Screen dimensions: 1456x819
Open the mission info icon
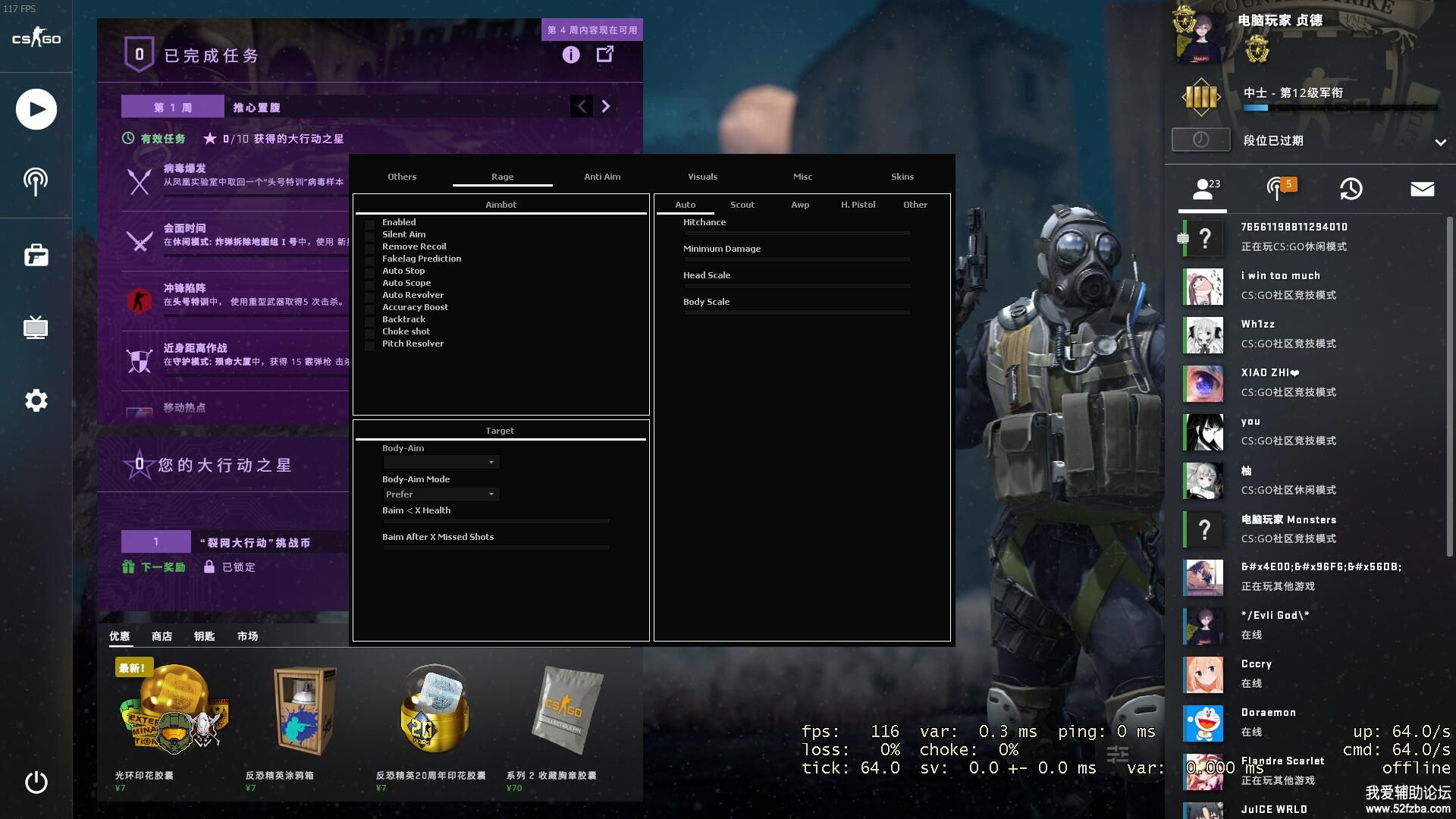point(571,55)
